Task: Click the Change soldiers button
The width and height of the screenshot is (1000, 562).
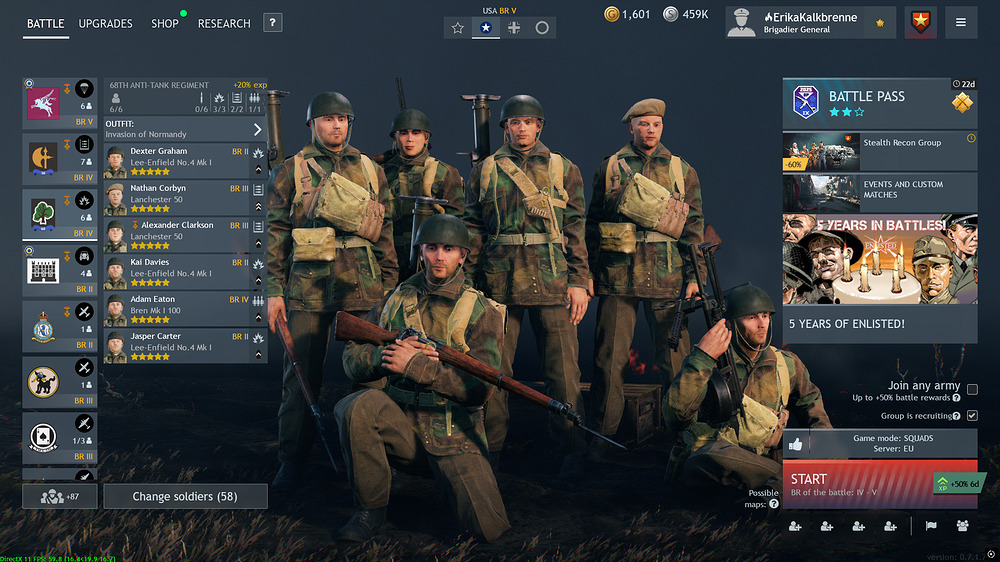Action: pyautogui.click(x=185, y=496)
